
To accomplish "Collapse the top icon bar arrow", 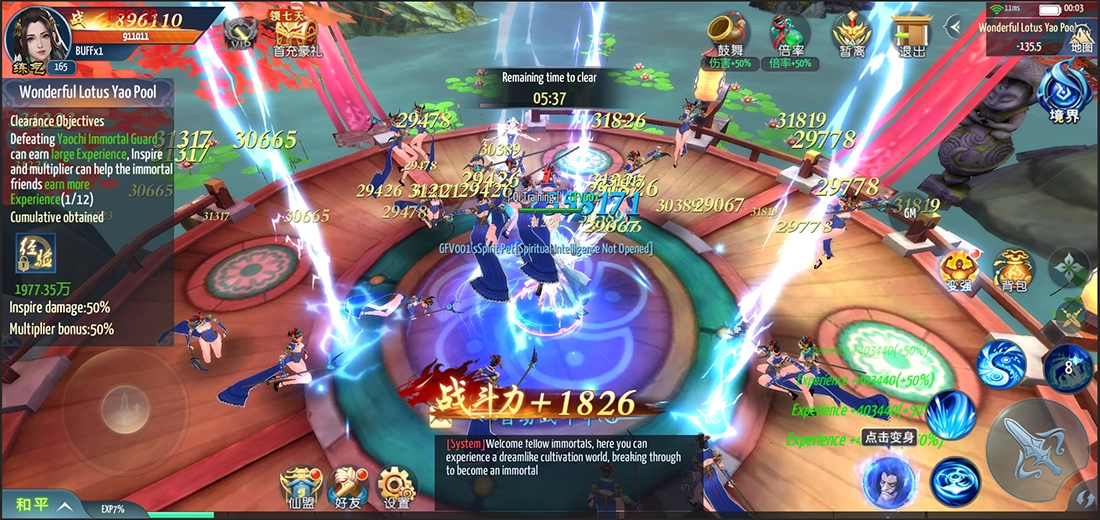I will (x=959, y=27).
